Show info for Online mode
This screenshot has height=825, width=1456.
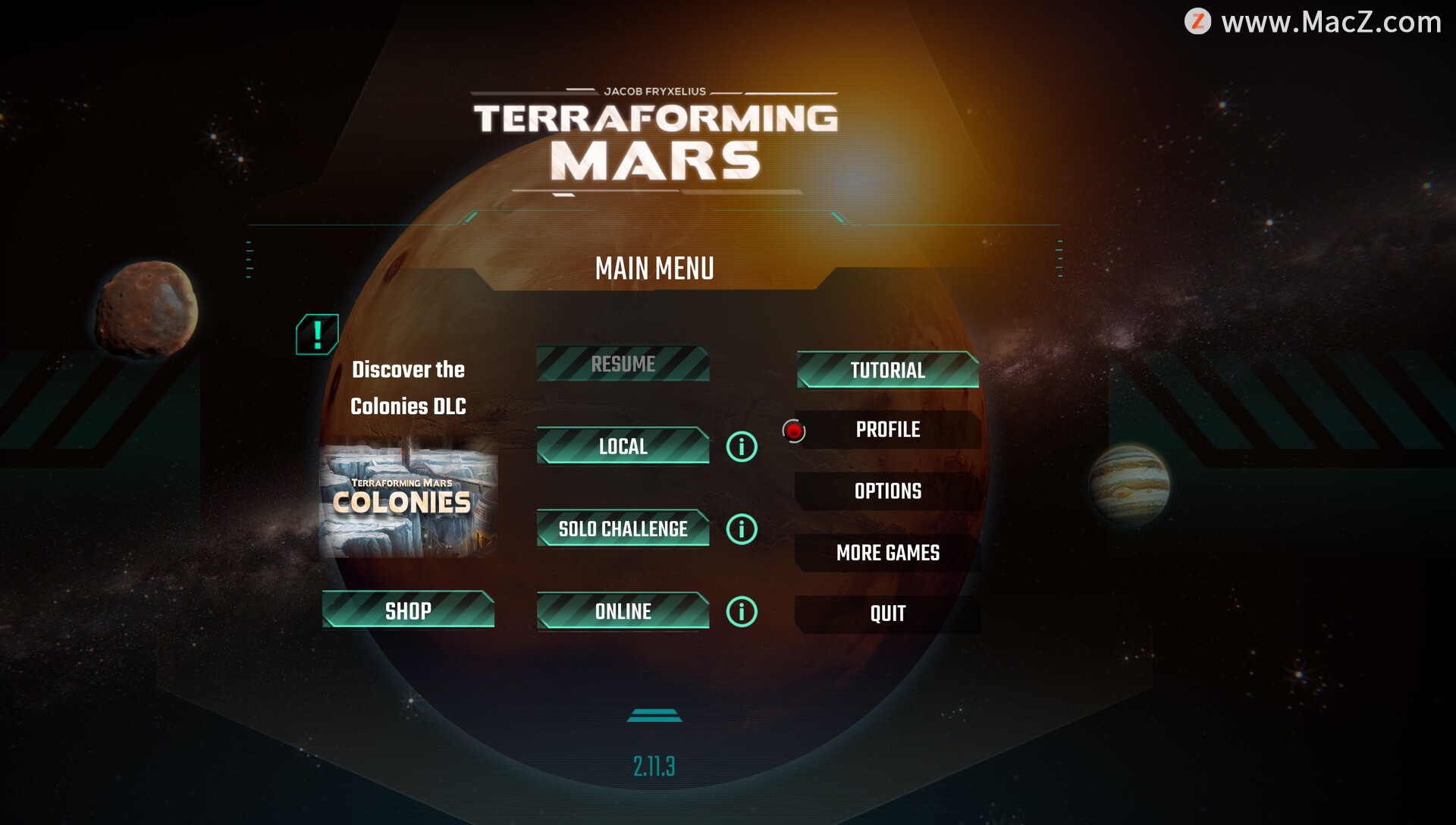click(742, 612)
